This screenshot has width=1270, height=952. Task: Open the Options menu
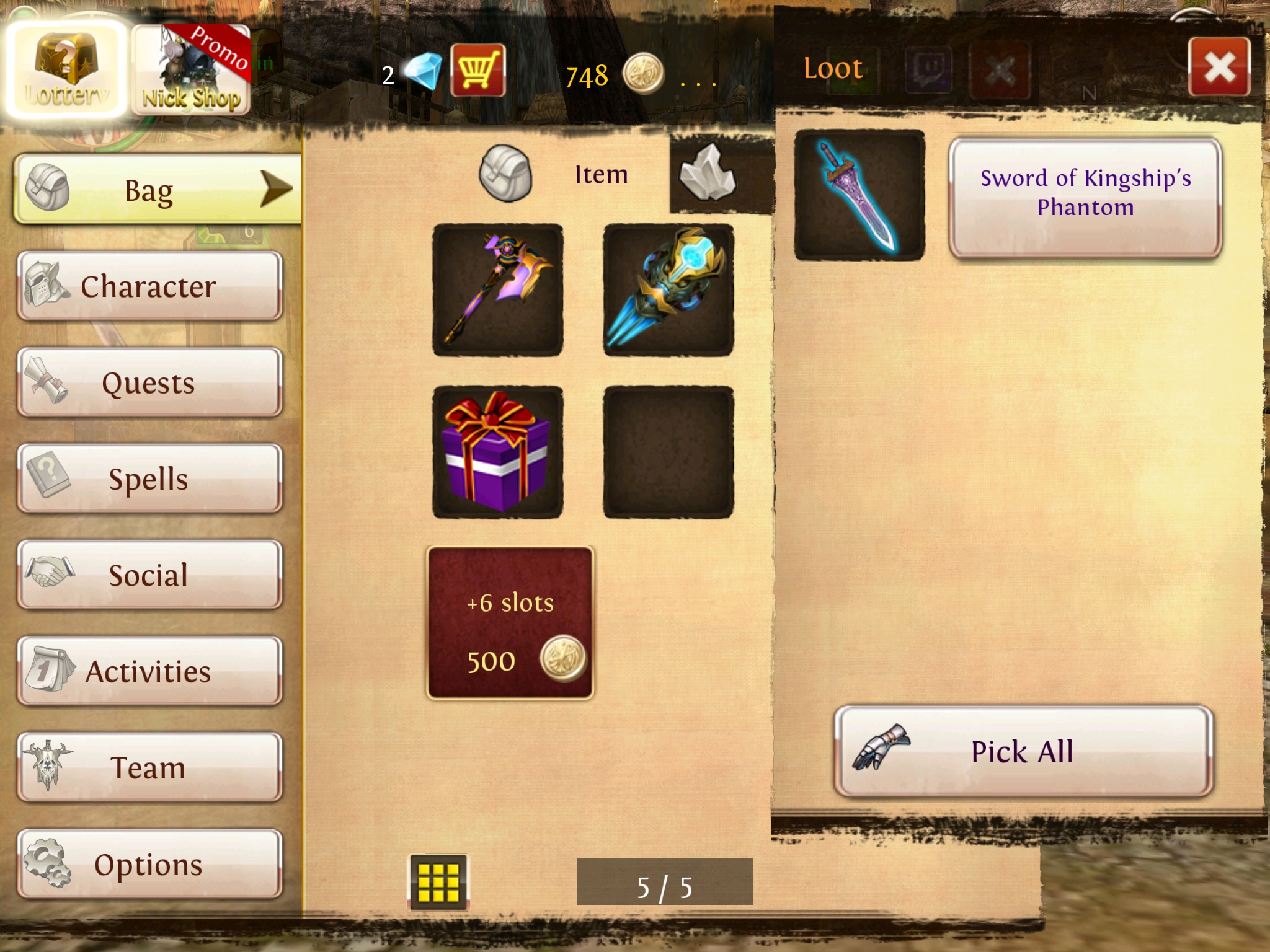click(x=150, y=864)
